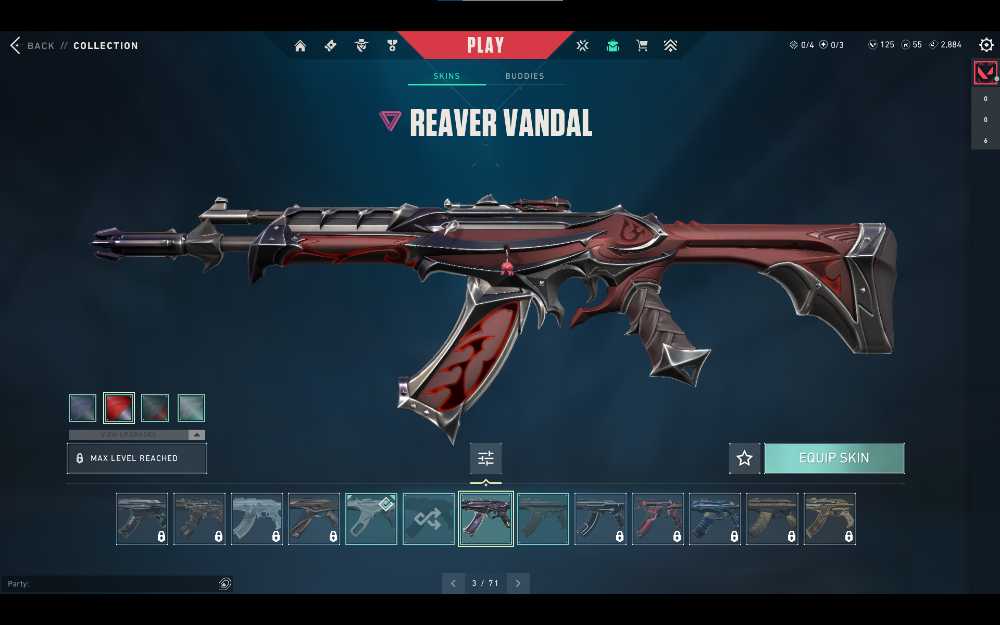Viewport: 1000px width, 625px height.
Task: Select the blue-gold Vandal skin thumbnail
Action: (715, 519)
